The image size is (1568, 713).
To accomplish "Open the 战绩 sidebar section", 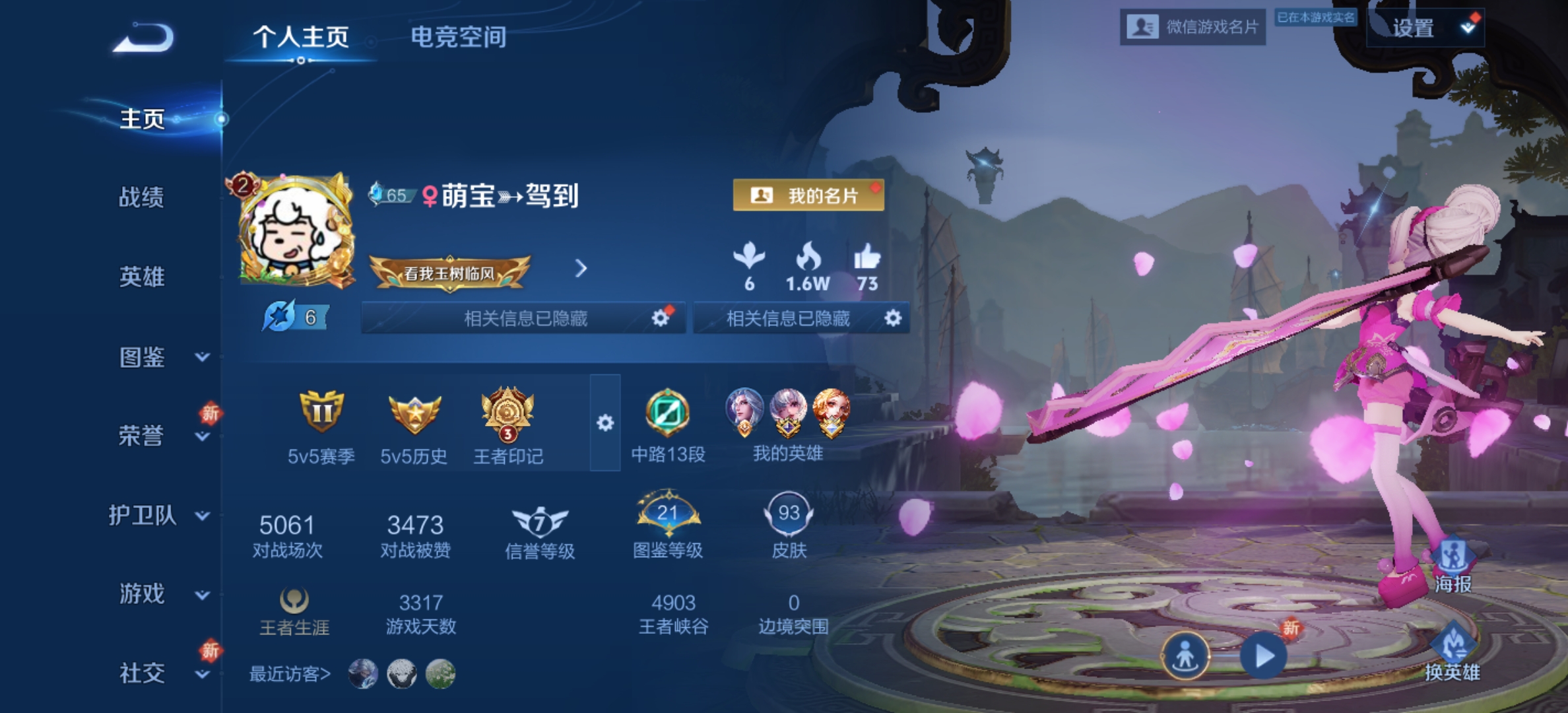I will click(141, 197).
